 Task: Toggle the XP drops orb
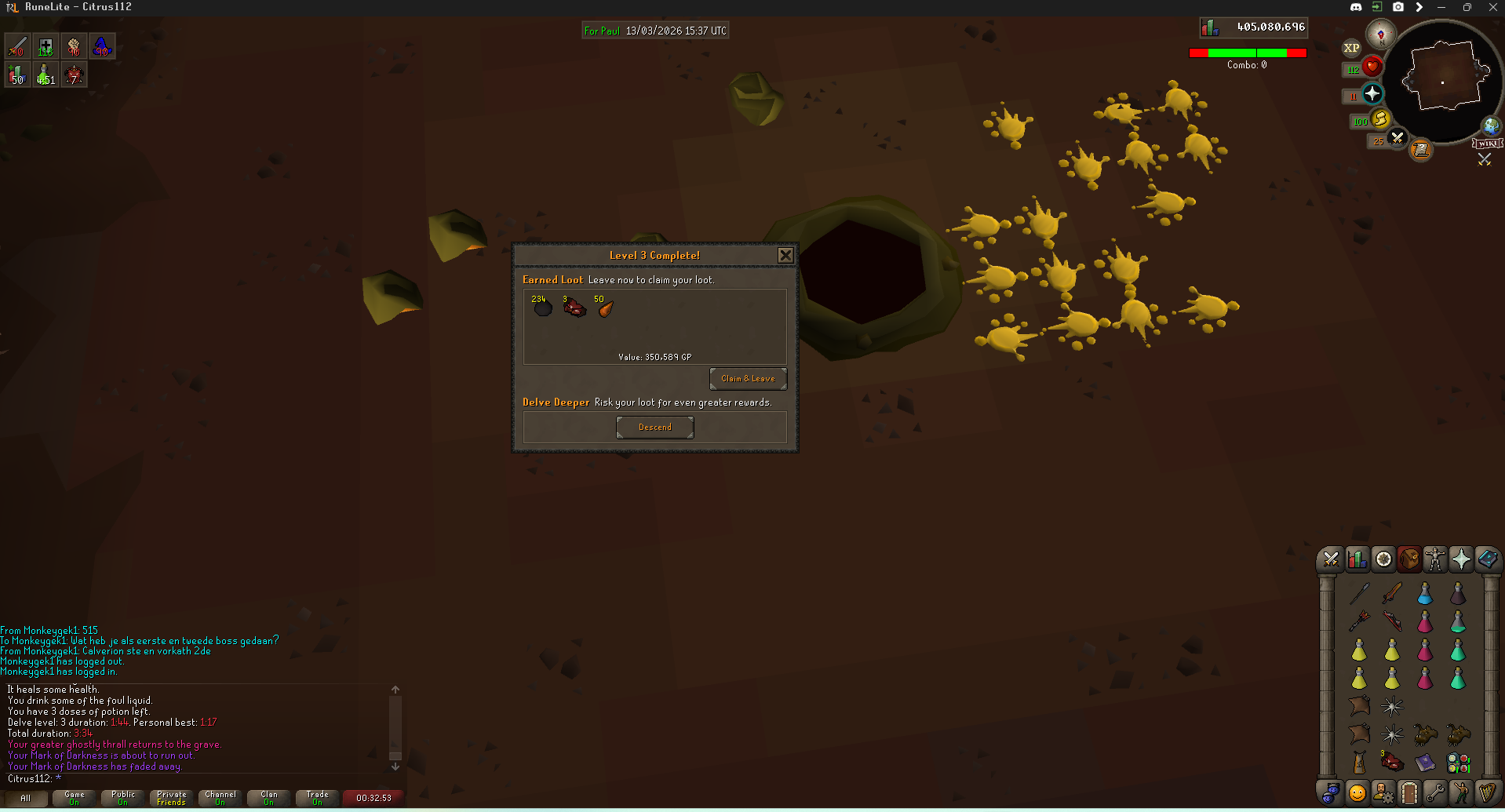tap(1351, 48)
